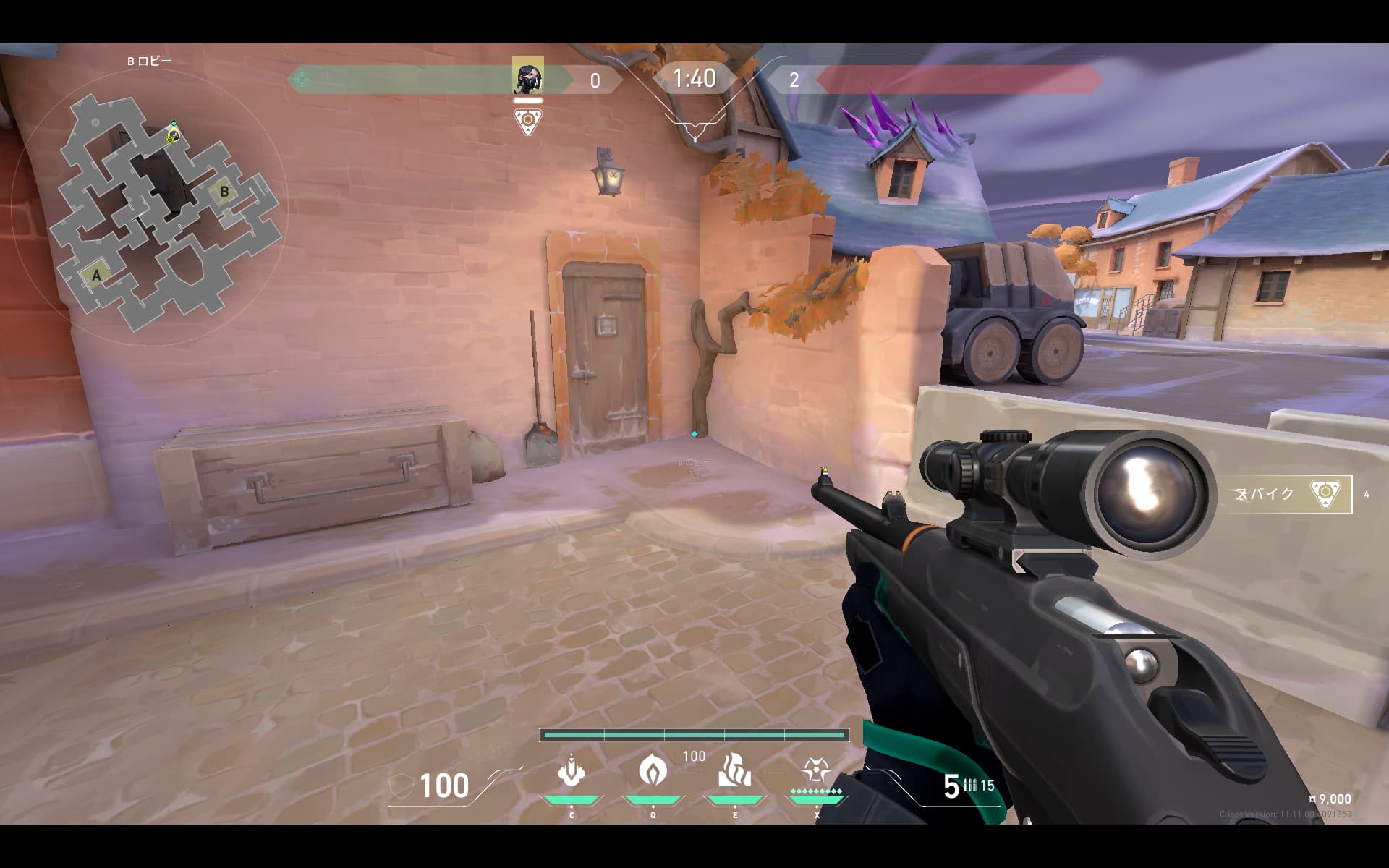Select the B site marker on minimap
Image resolution: width=1389 pixels, height=868 pixels.
tap(224, 192)
